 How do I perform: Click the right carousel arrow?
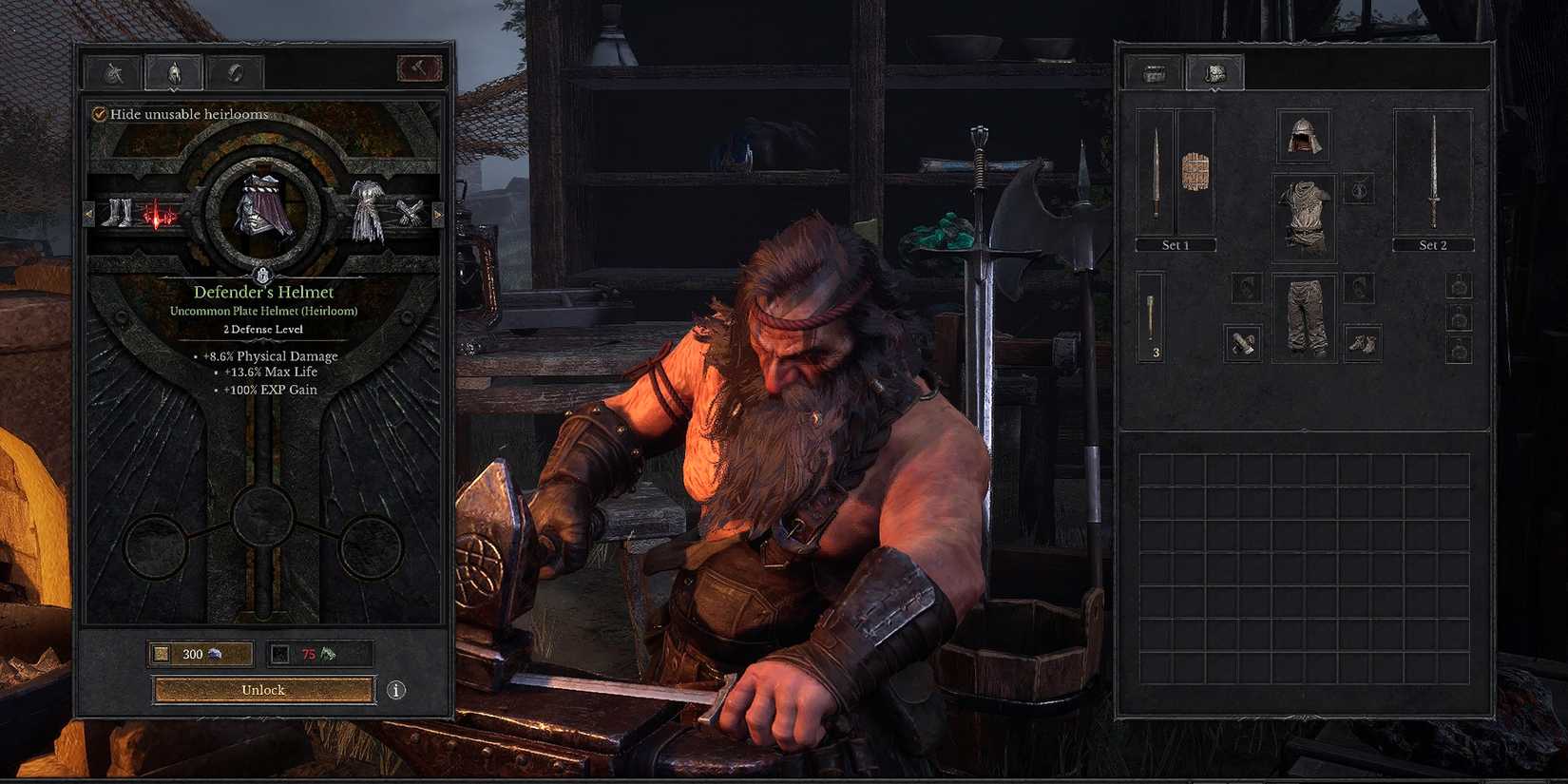click(x=438, y=214)
